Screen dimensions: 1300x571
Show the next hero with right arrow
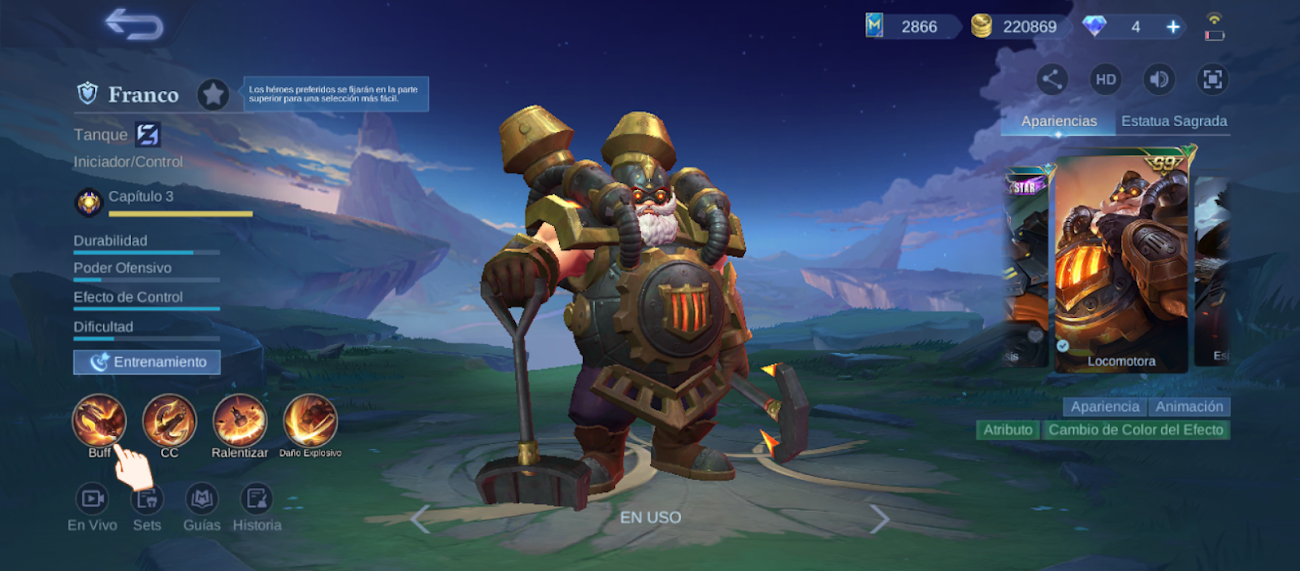click(879, 518)
